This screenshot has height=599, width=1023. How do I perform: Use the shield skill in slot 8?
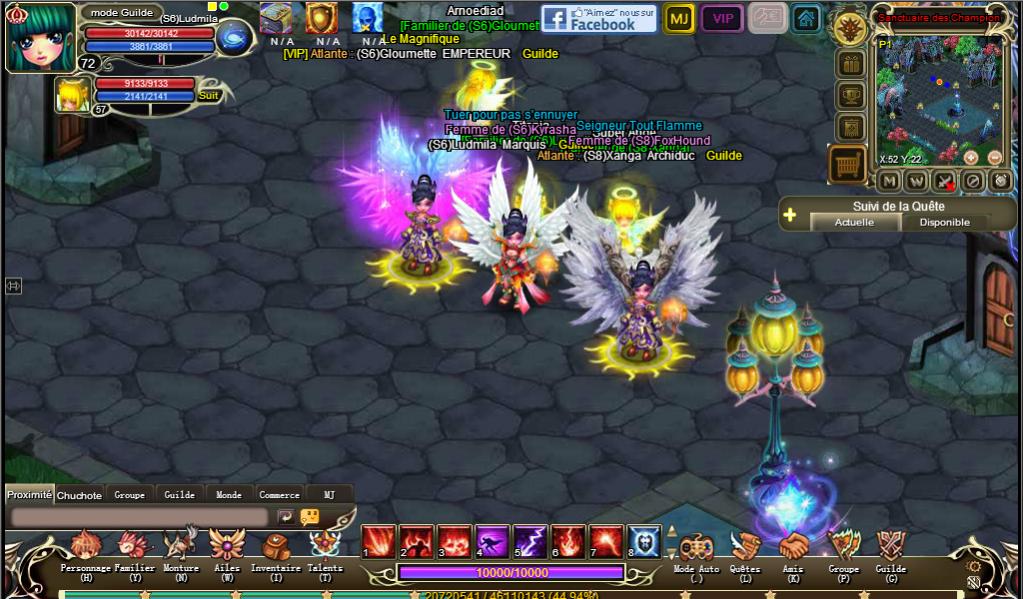coord(644,541)
